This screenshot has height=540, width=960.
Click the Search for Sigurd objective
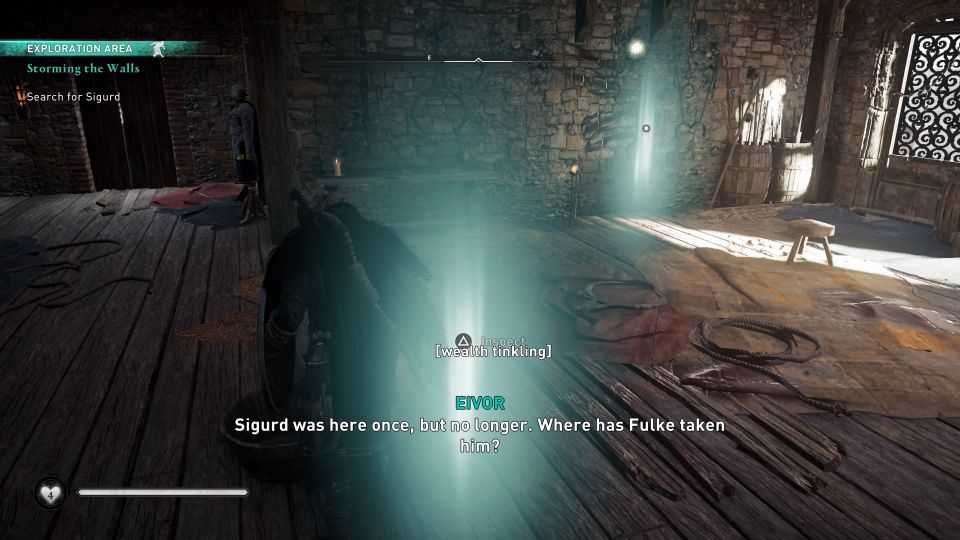click(x=74, y=97)
